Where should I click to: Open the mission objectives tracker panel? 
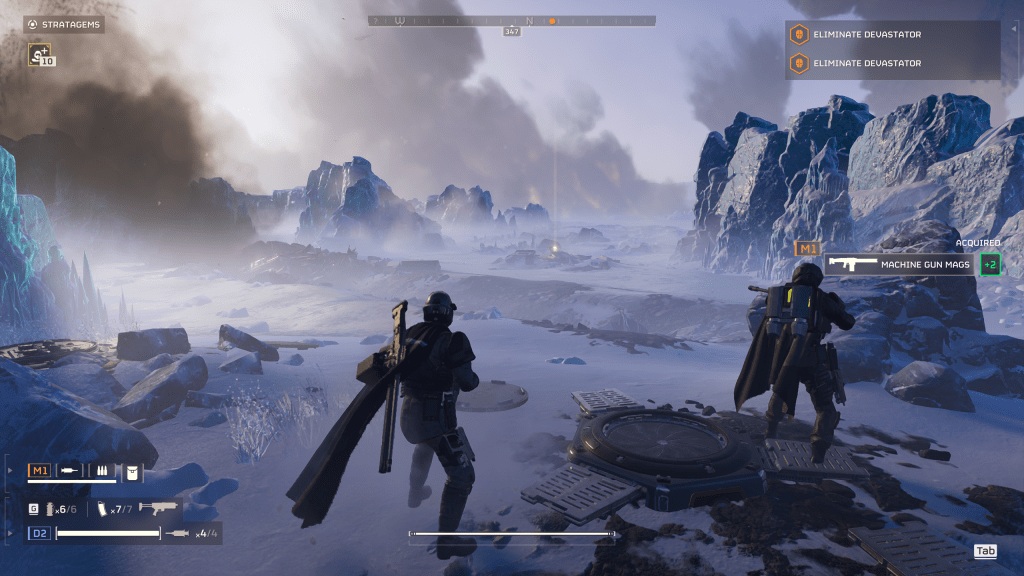pyautogui.click(x=892, y=49)
